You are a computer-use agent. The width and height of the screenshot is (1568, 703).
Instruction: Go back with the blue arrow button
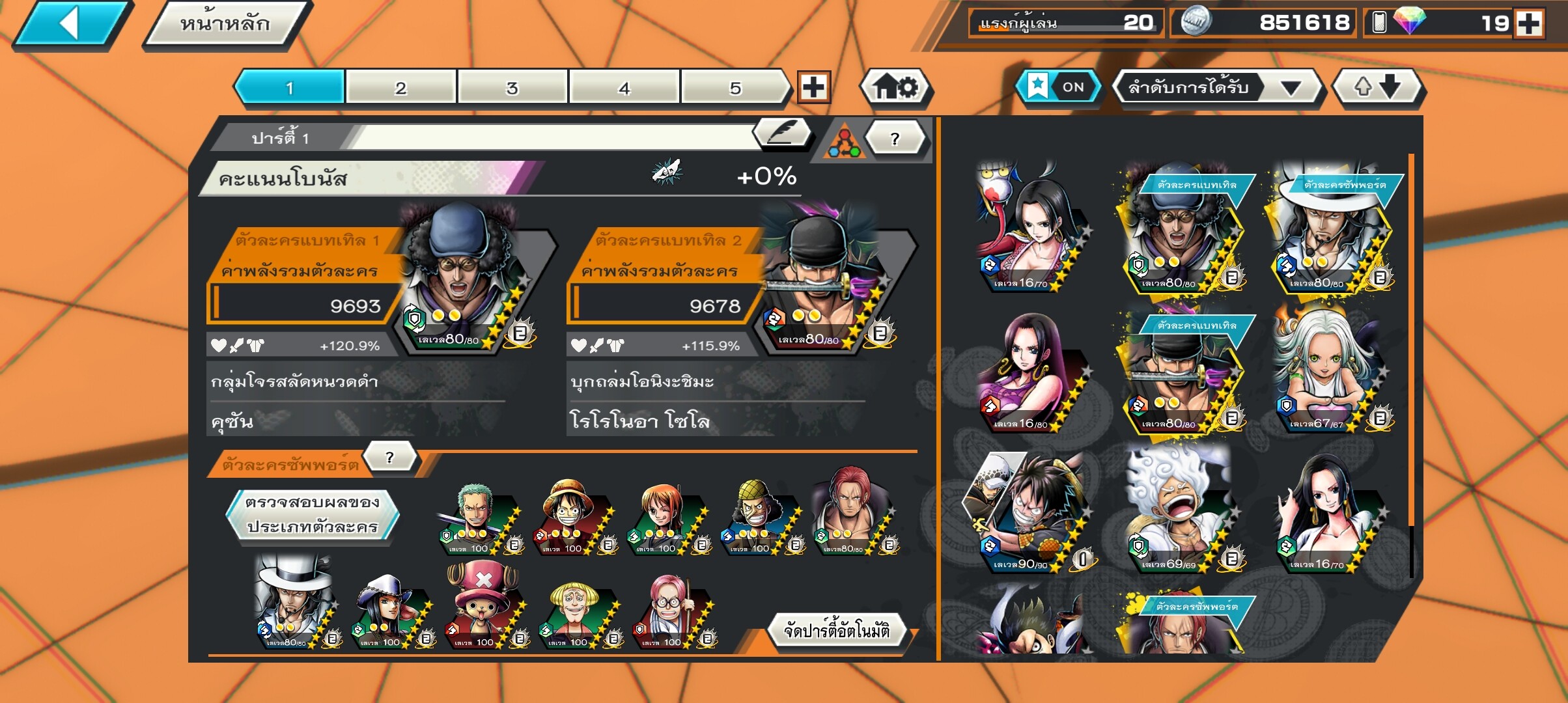pyautogui.click(x=72, y=25)
